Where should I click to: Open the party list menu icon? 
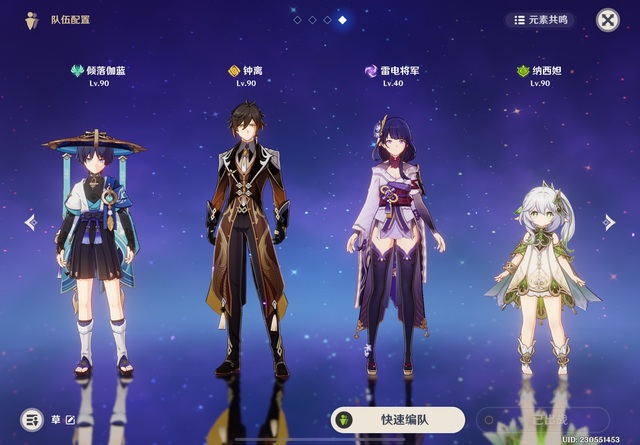click(x=32, y=420)
